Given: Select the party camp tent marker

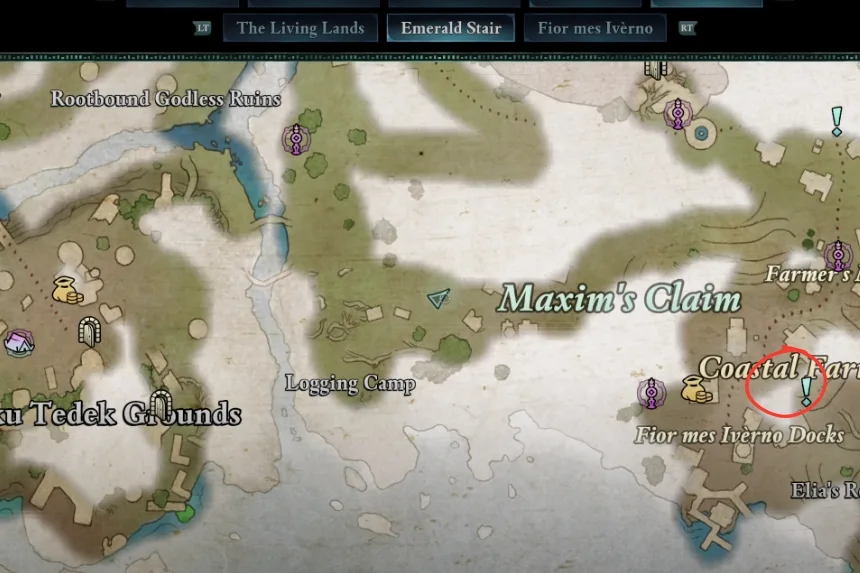Looking at the screenshot, I should (17, 343).
